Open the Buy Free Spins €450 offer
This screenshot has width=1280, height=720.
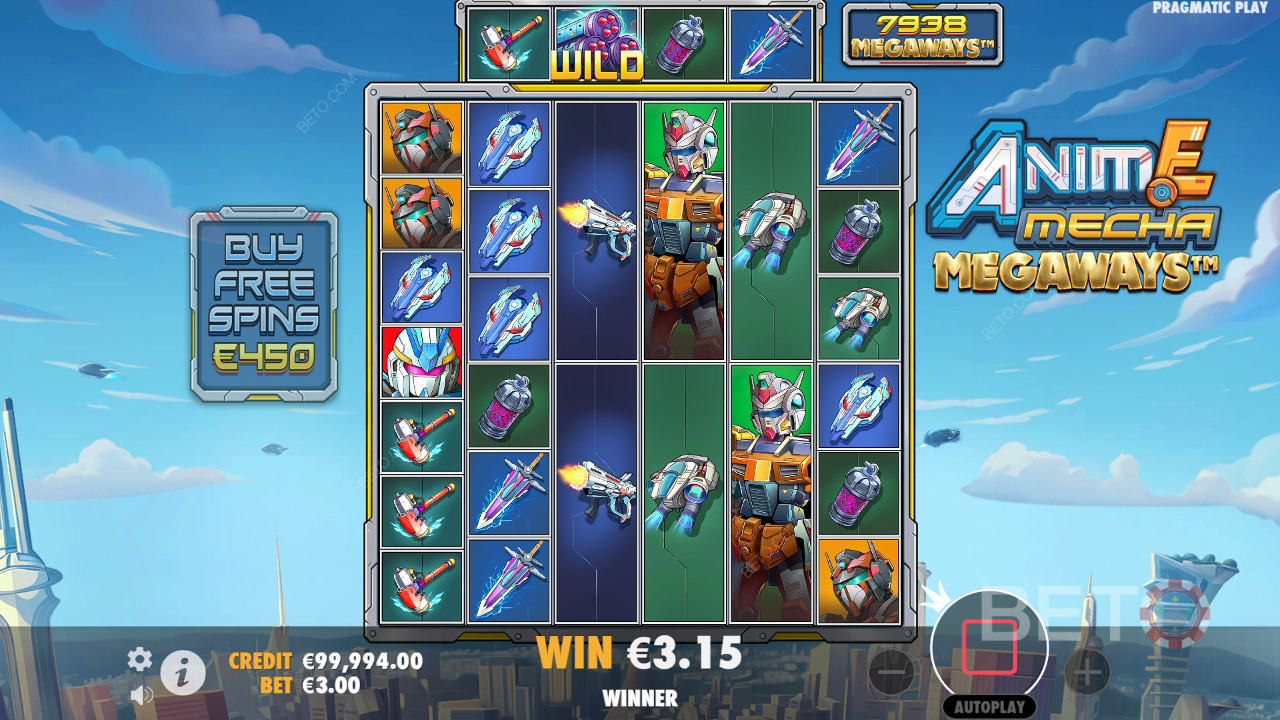264,304
